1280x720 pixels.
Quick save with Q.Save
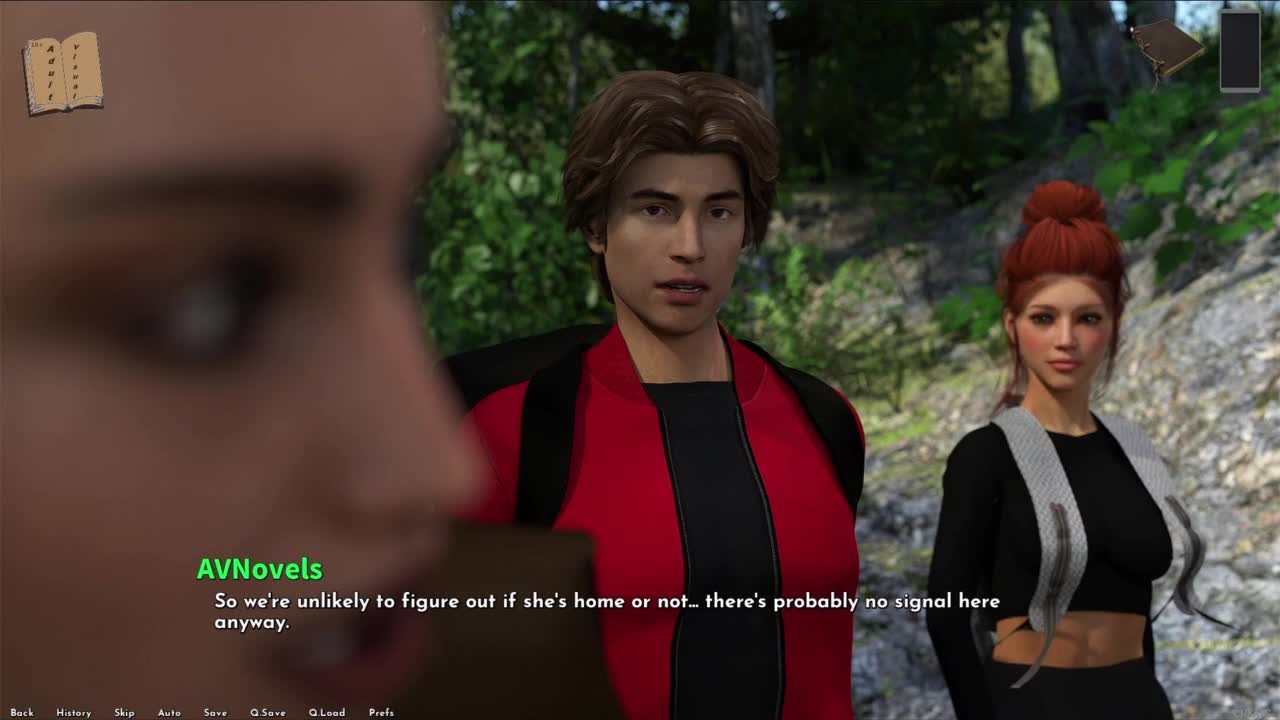click(x=267, y=713)
